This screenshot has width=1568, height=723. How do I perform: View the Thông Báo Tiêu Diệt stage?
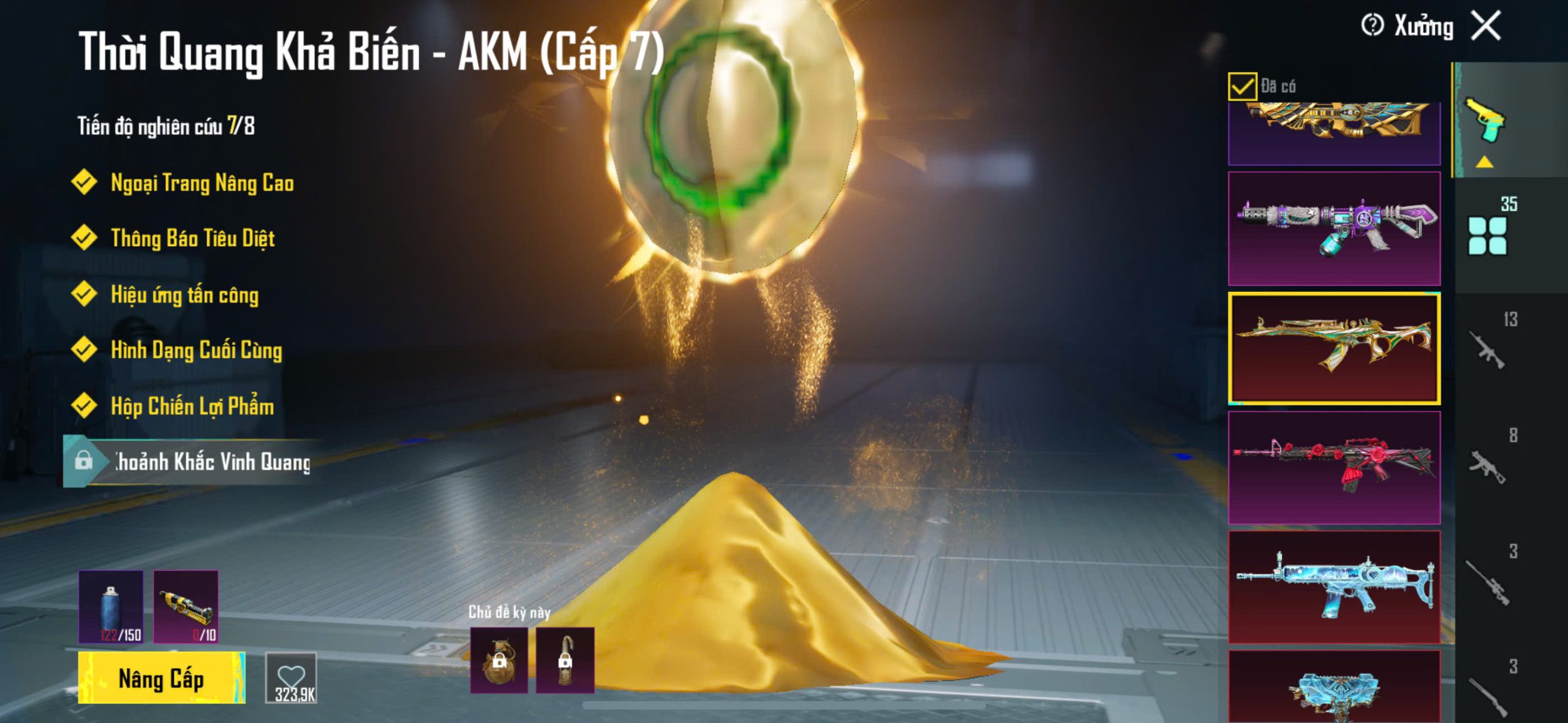click(192, 238)
